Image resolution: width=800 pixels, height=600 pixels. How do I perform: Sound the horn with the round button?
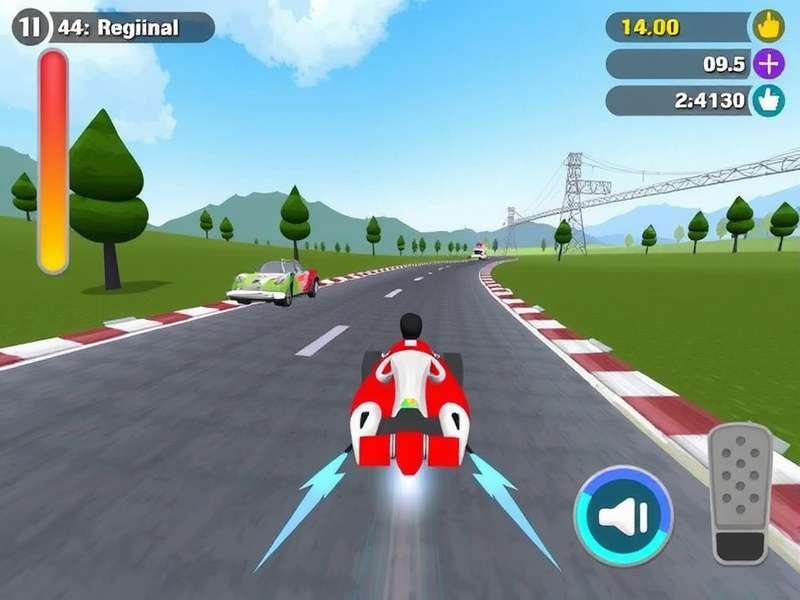pyautogui.click(x=623, y=516)
